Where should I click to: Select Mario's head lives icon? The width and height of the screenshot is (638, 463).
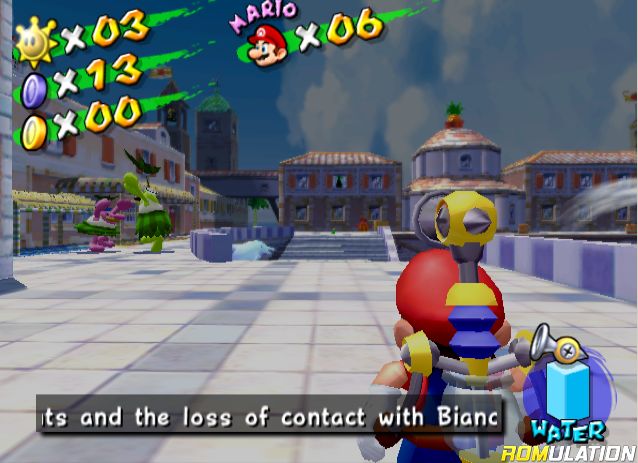[x=268, y=45]
